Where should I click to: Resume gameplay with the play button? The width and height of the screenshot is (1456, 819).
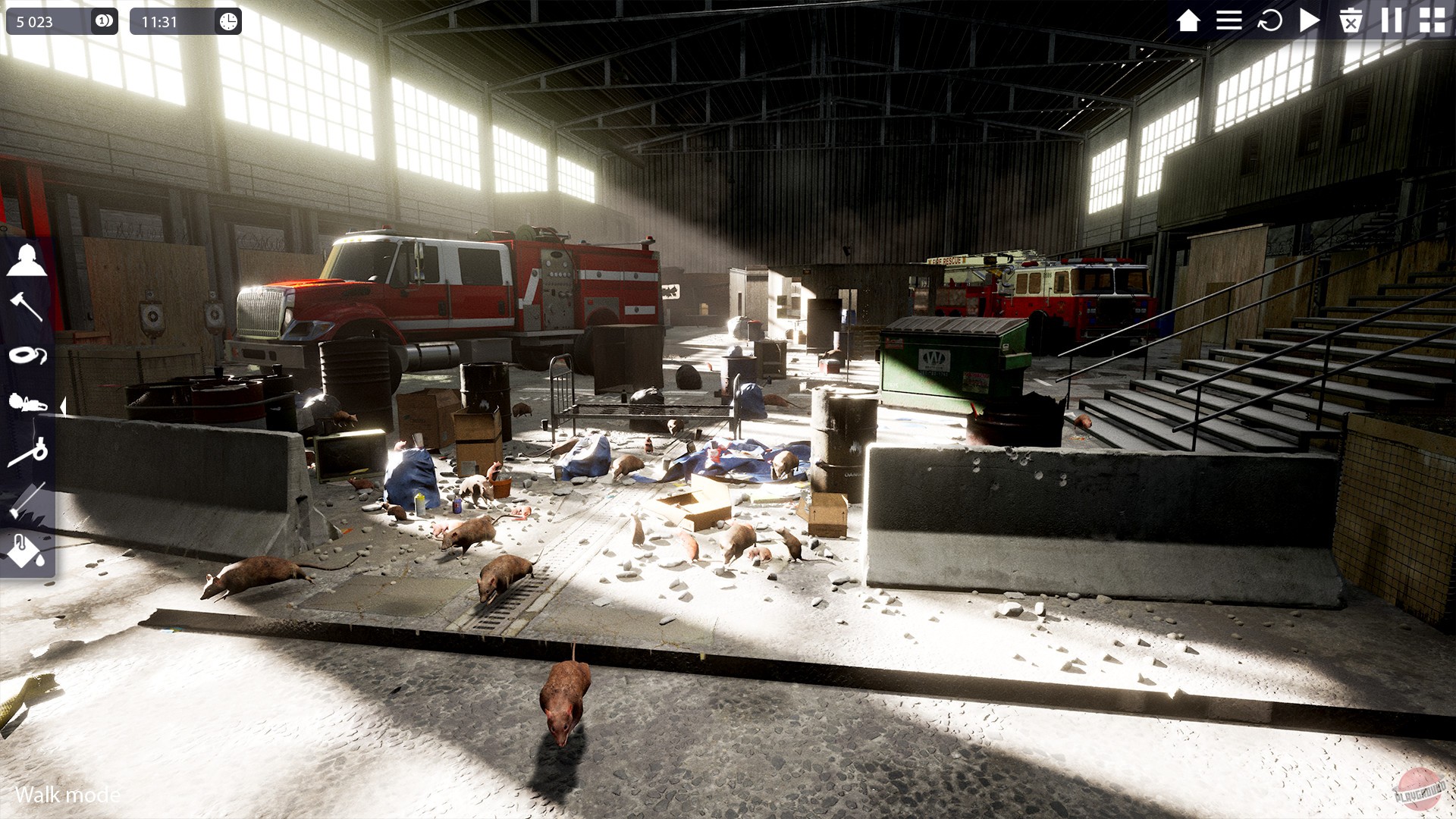tap(1309, 20)
